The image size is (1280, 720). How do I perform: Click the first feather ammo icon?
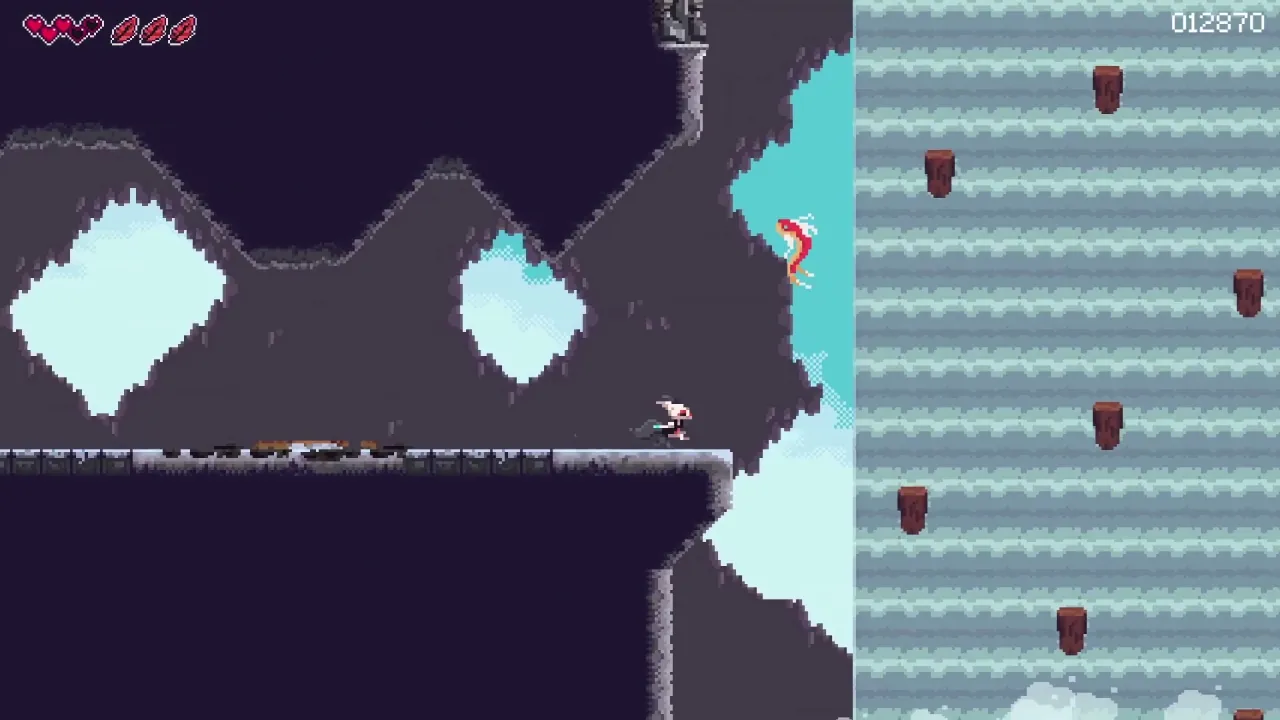125,30
